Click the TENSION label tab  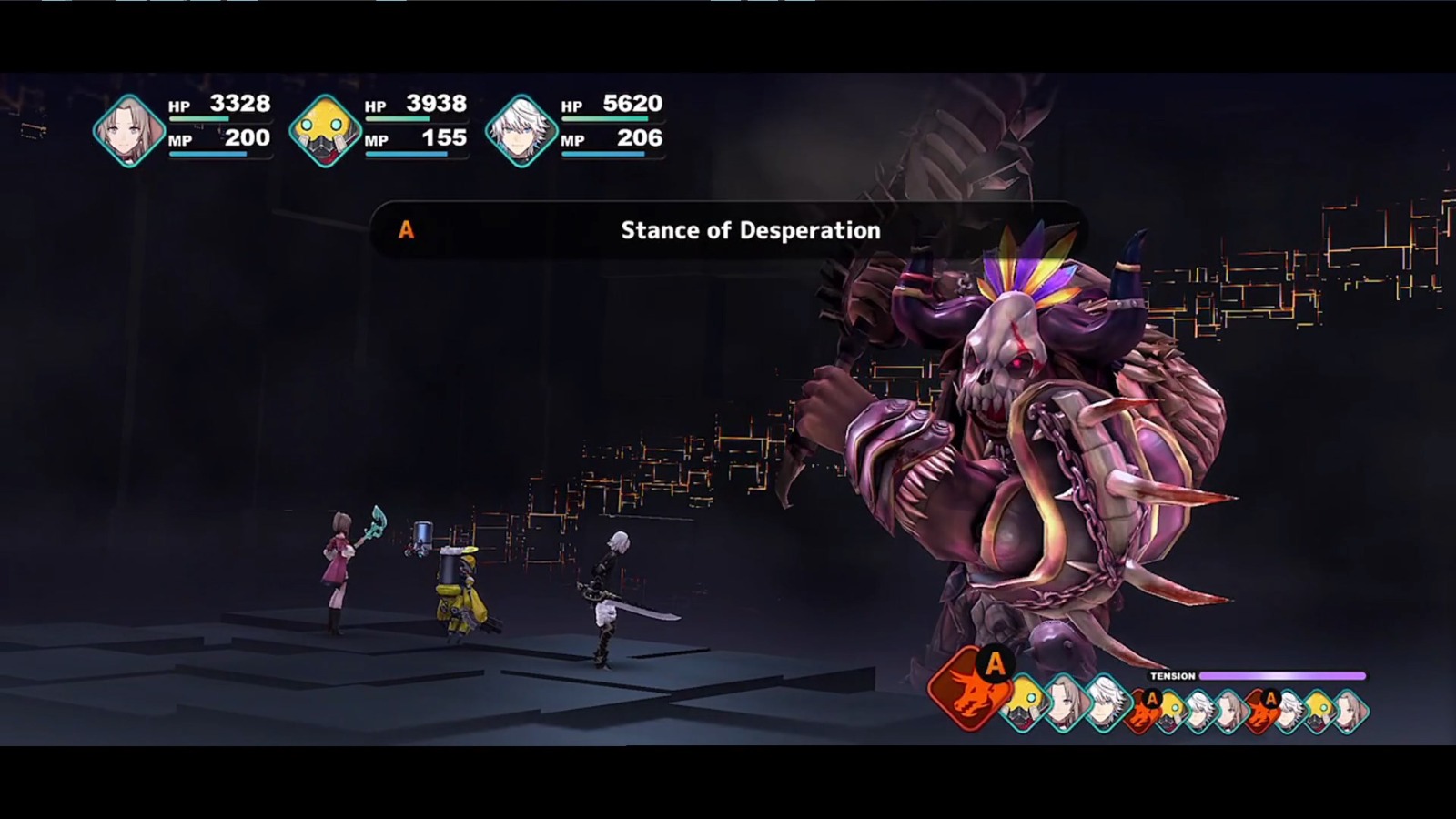pyautogui.click(x=1172, y=676)
